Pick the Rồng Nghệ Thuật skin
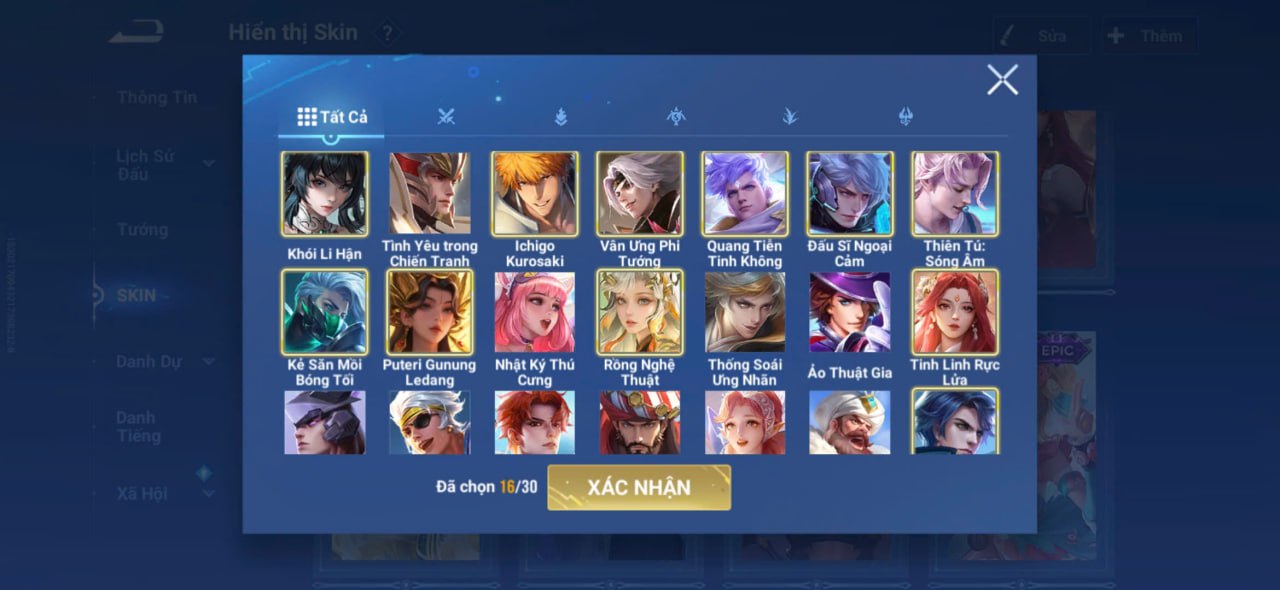This screenshot has height=590, width=1280. coord(640,312)
